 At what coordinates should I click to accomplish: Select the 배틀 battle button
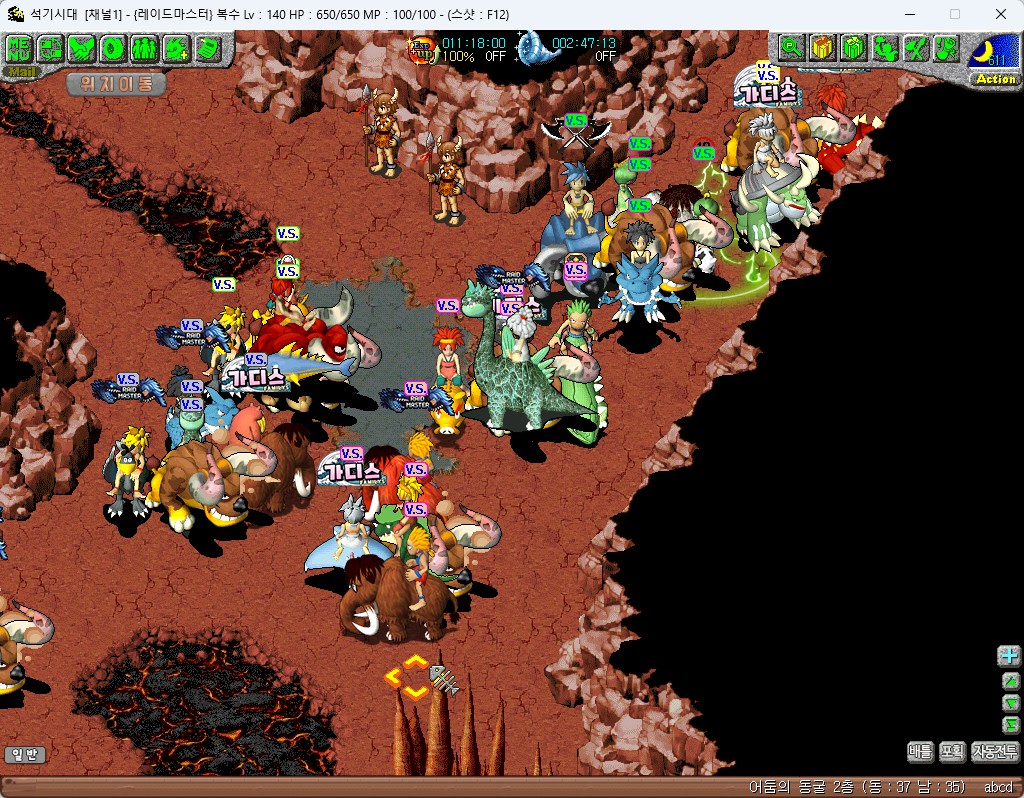(921, 751)
